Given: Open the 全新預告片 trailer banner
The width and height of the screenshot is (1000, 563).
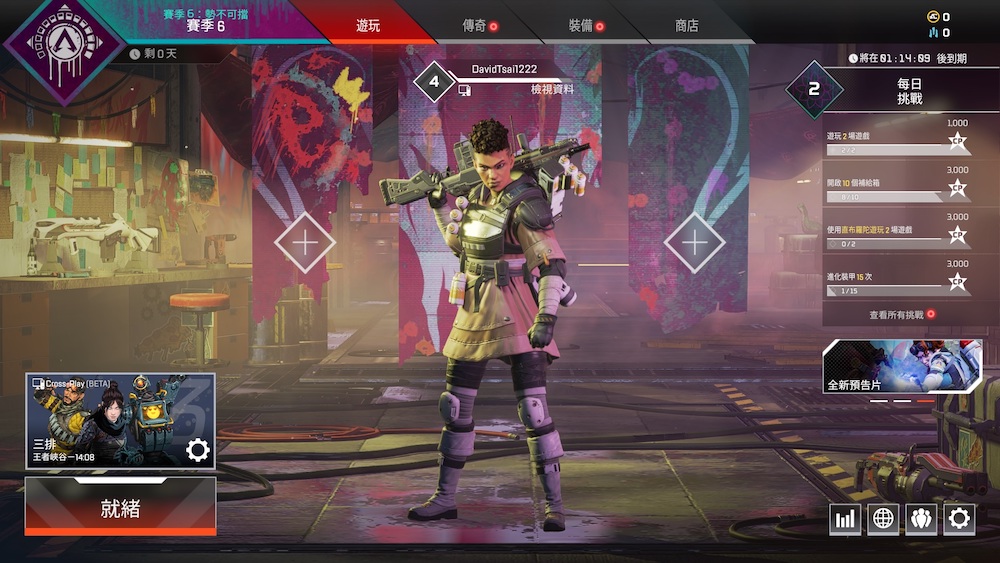Looking at the screenshot, I should [902, 366].
